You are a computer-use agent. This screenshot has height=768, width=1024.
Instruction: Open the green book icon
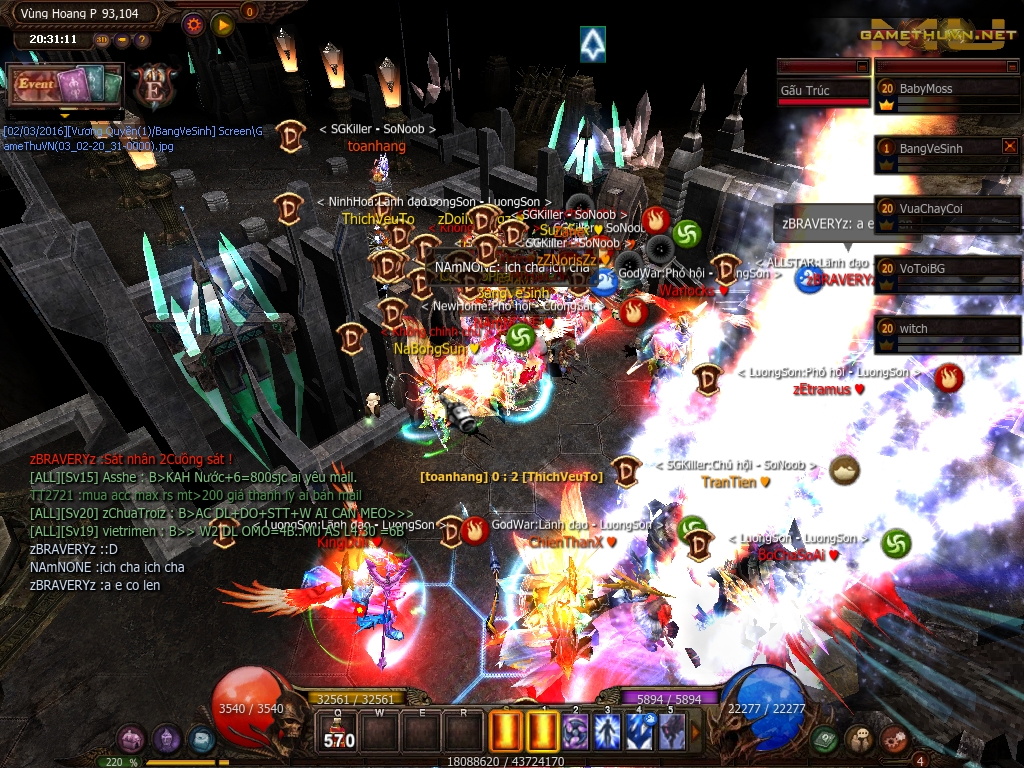825,739
